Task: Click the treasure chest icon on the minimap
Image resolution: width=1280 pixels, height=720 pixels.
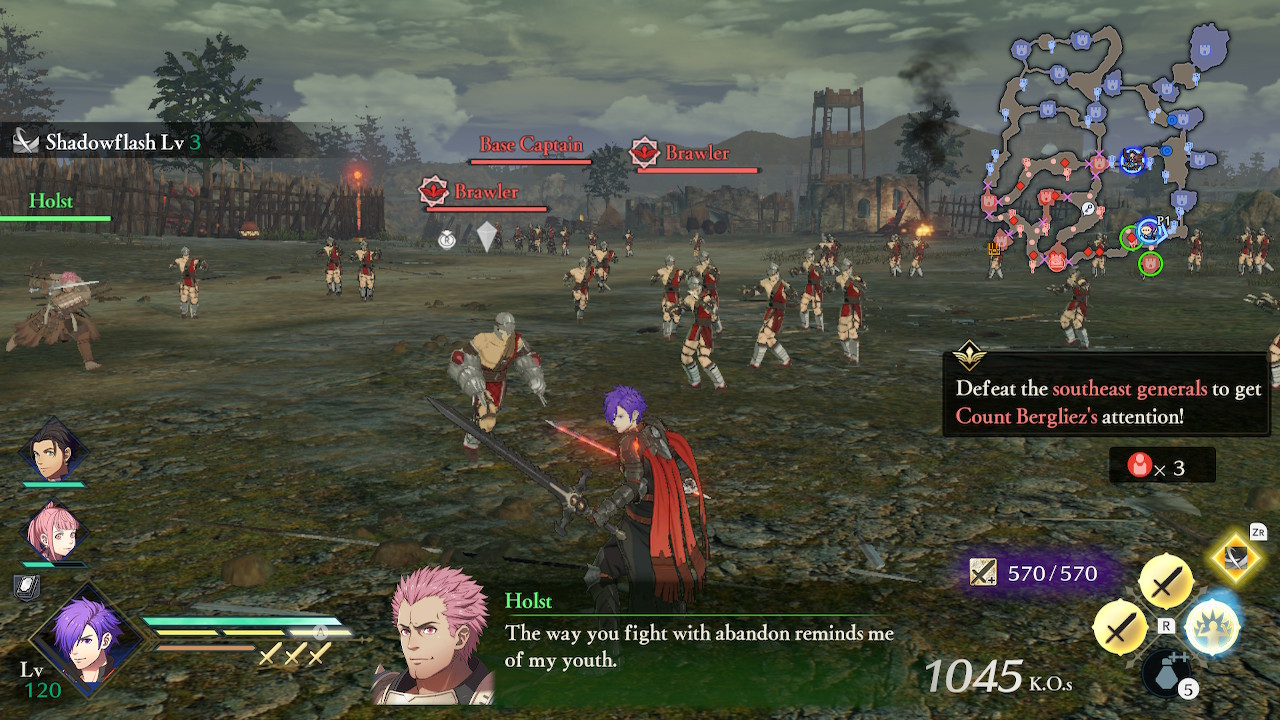Action: coord(993,249)
